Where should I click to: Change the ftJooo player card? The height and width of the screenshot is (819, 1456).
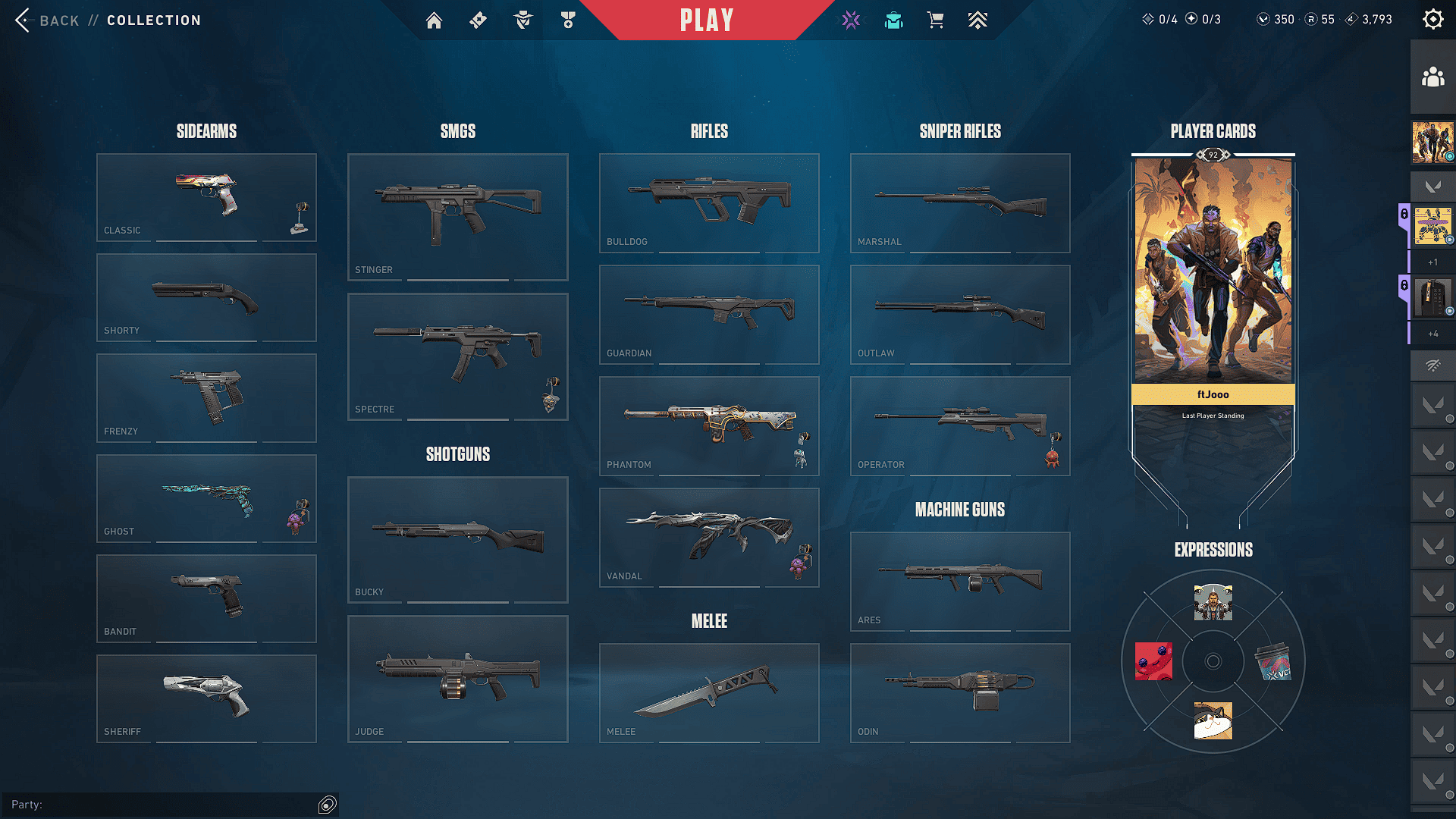[1213, 273]
